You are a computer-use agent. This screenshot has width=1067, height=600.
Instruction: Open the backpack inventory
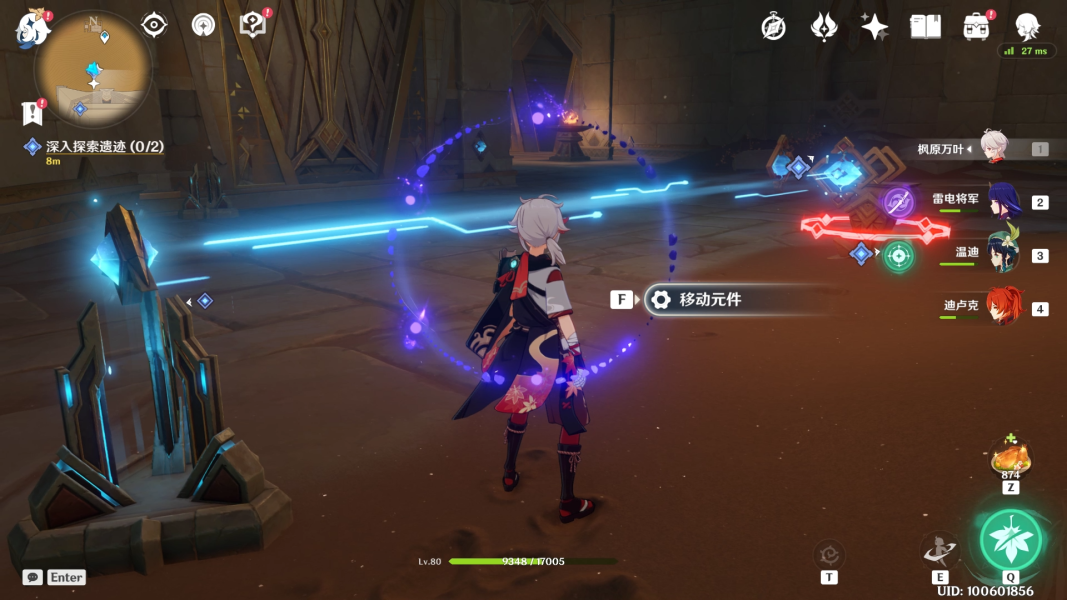tap(977, 27)
